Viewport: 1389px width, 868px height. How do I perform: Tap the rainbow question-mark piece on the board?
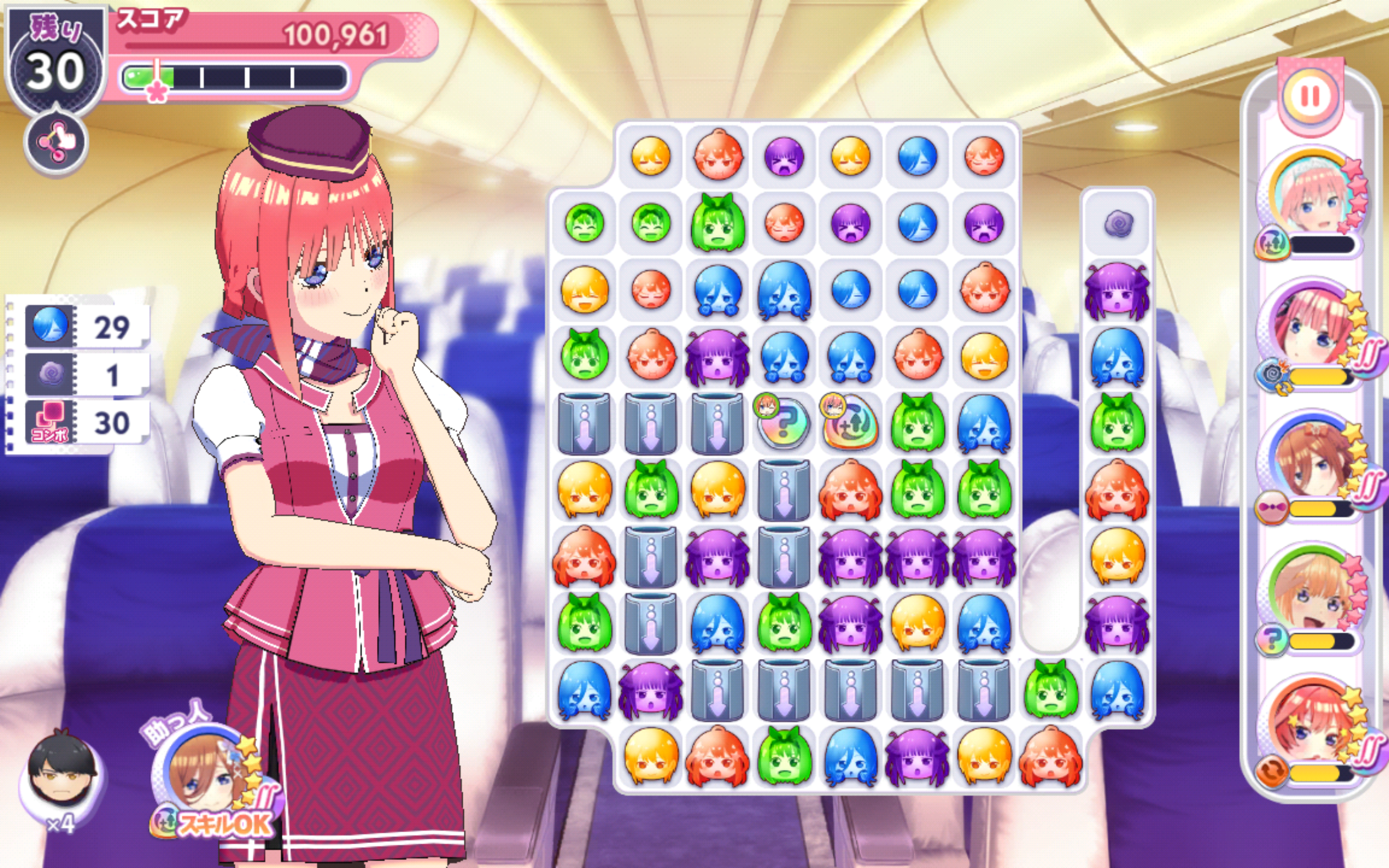coord(783,424)
